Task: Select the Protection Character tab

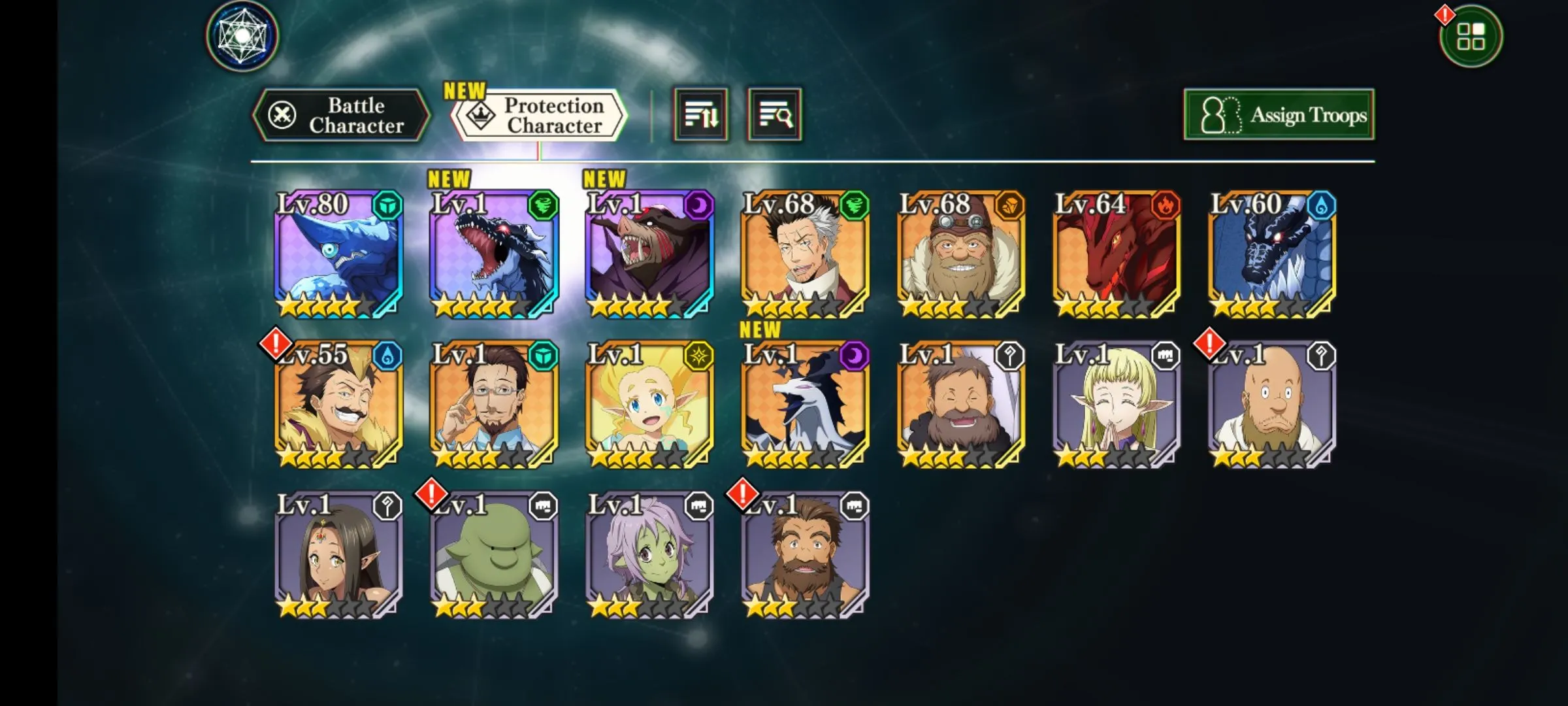Action: point(540,116)
